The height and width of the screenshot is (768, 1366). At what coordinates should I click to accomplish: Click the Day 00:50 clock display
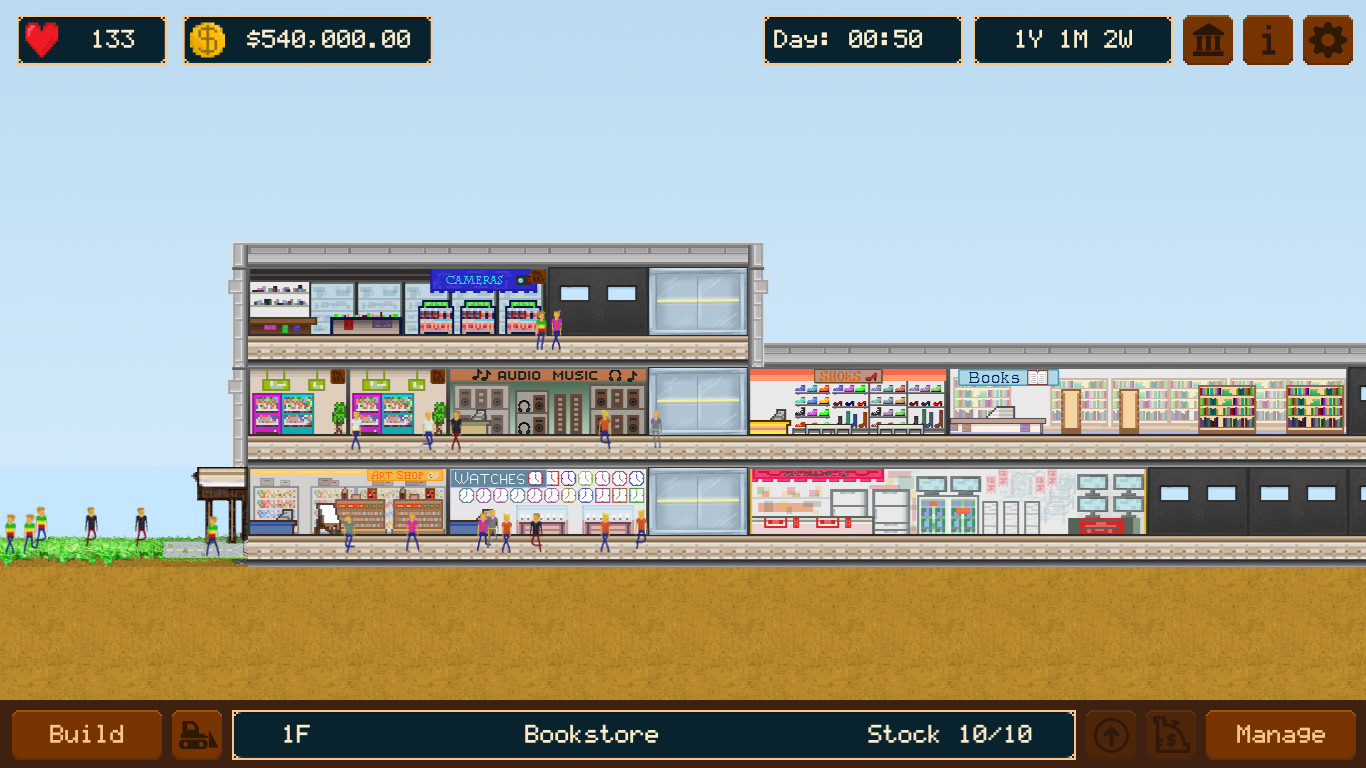[862, 40]
